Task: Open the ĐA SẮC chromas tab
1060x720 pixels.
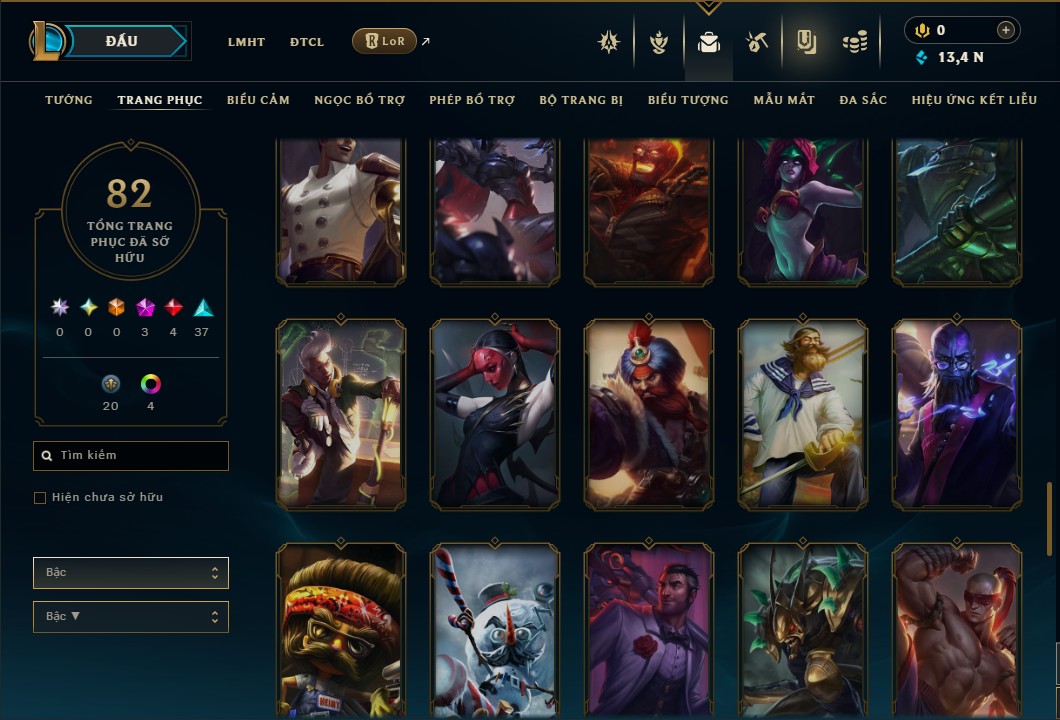Action: pos(863,100)
